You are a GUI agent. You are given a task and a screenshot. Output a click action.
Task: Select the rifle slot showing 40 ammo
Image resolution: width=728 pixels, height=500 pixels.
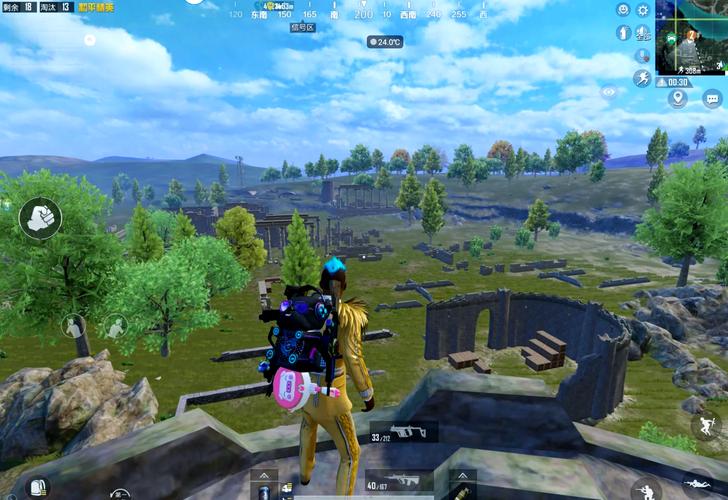pyautogui.click(x=399, y=485)
